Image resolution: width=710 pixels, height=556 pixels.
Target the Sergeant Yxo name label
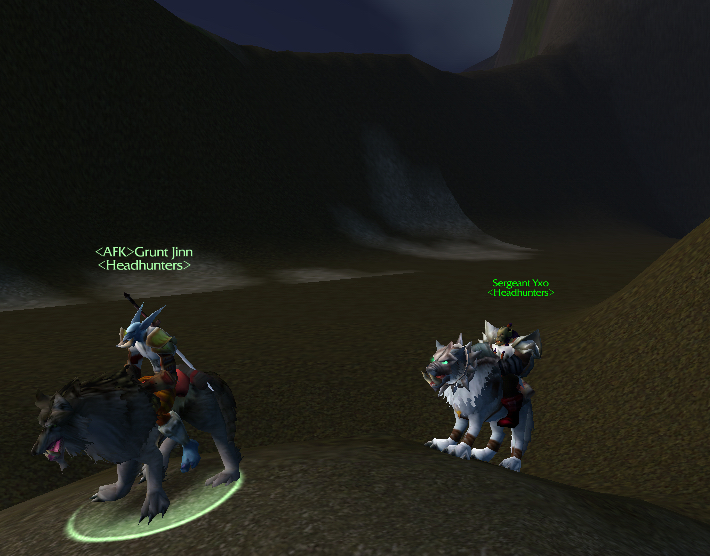click(520, 283)
